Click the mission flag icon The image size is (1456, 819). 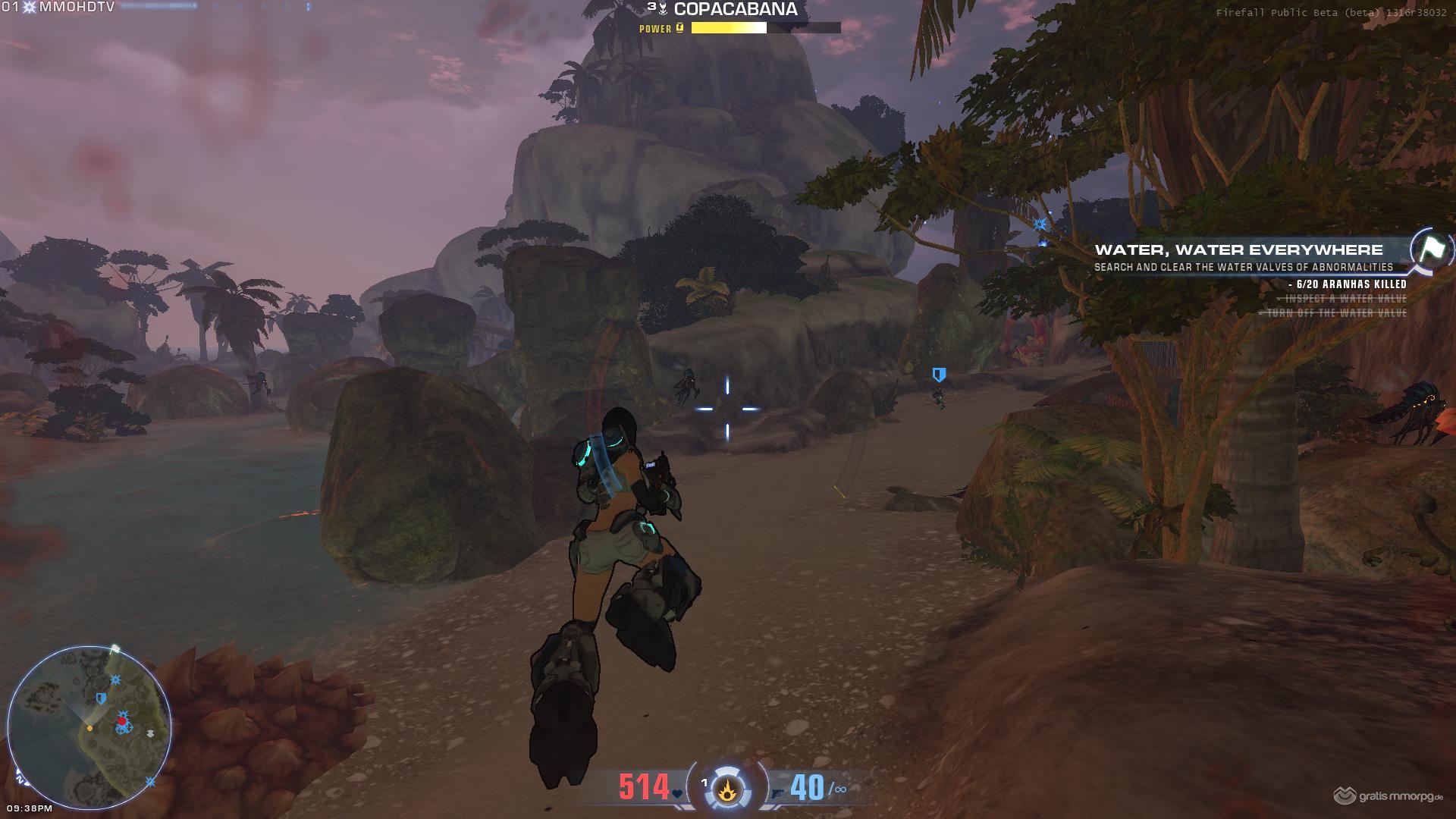click(1432, 249)
